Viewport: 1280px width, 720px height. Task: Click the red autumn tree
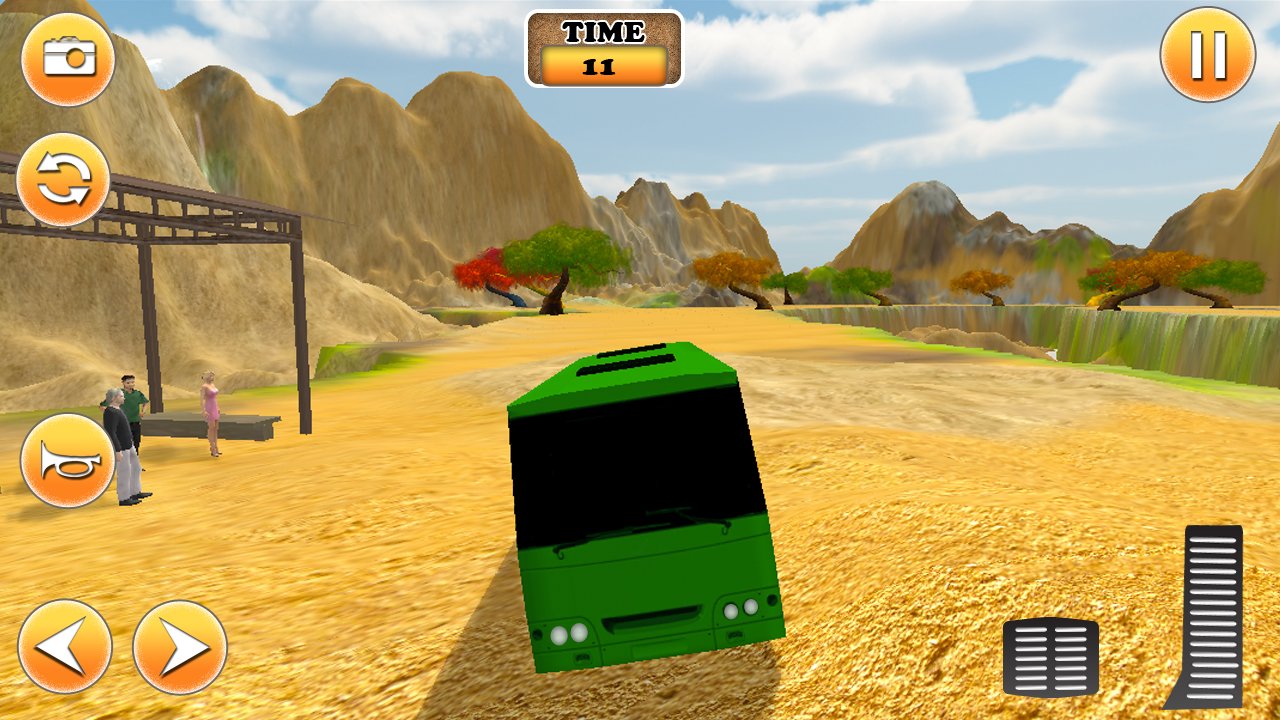[487, 270]
